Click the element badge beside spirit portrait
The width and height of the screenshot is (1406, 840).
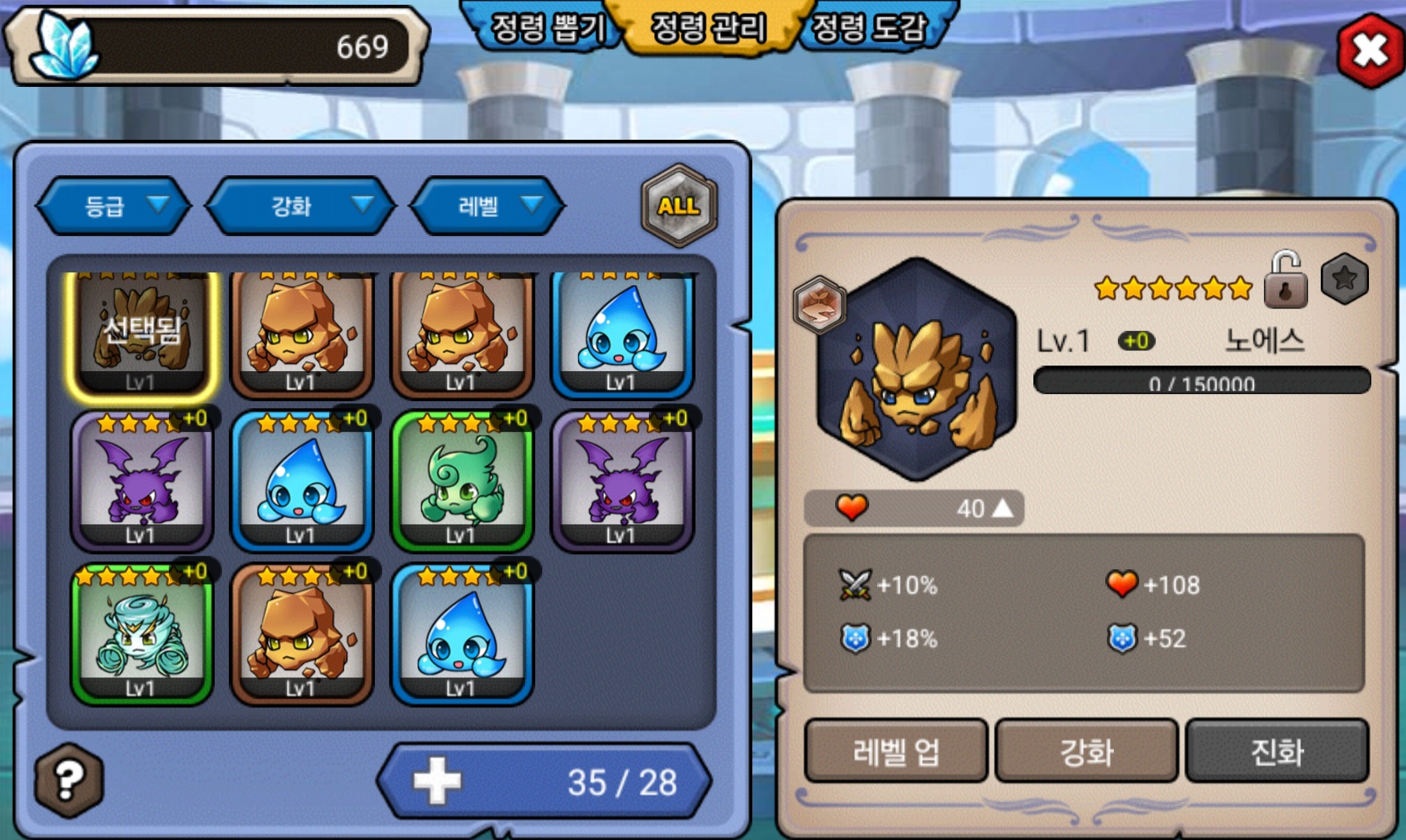[819, 304]
